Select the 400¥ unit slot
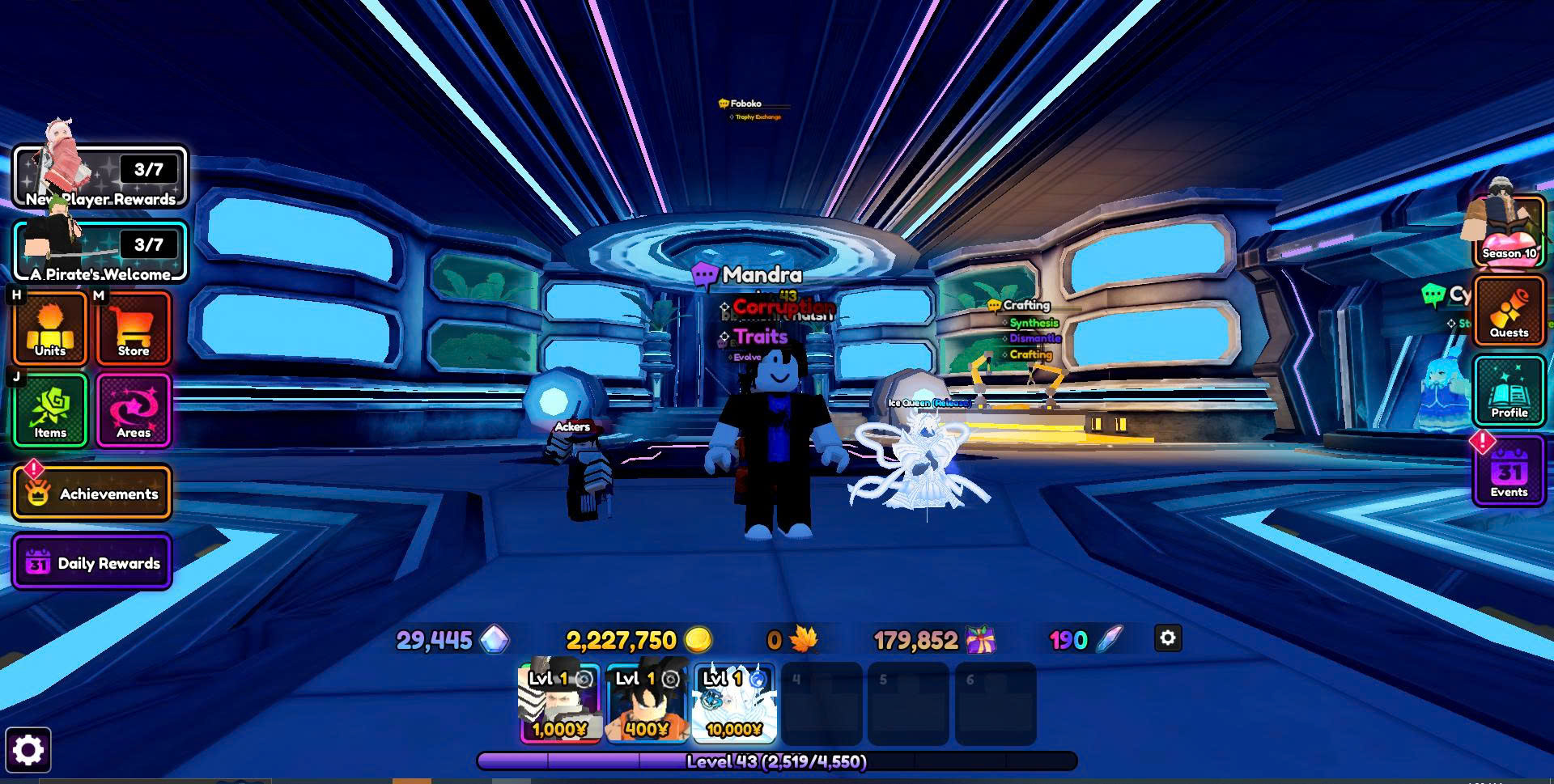Screen dimensions: 1554x784 pyautogui.click(x=647, y=703)
